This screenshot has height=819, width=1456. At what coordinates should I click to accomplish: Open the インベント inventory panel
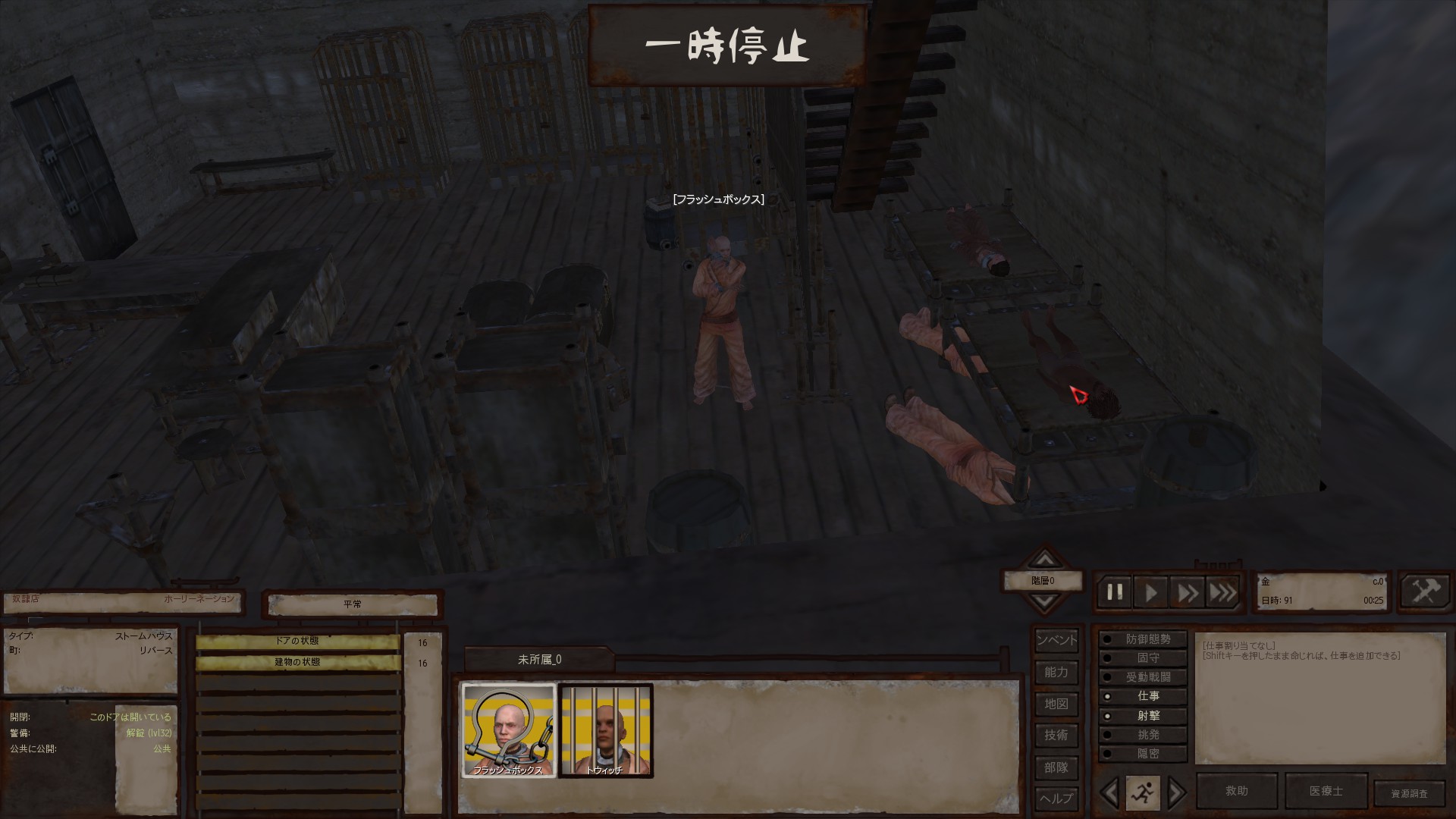click(x=1056, y=640)
